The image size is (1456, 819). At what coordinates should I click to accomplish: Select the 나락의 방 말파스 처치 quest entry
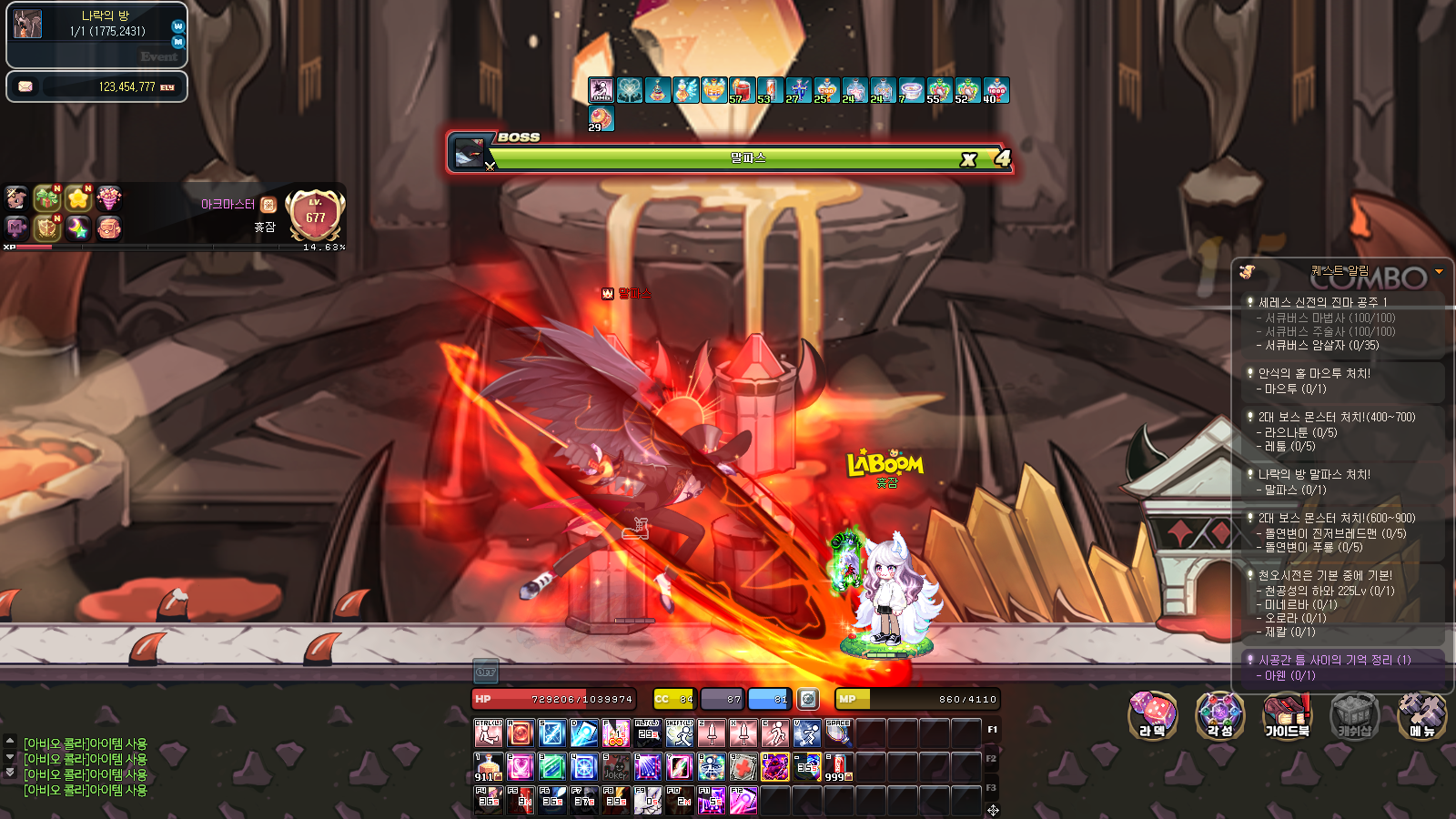(x=1314, y=474)
